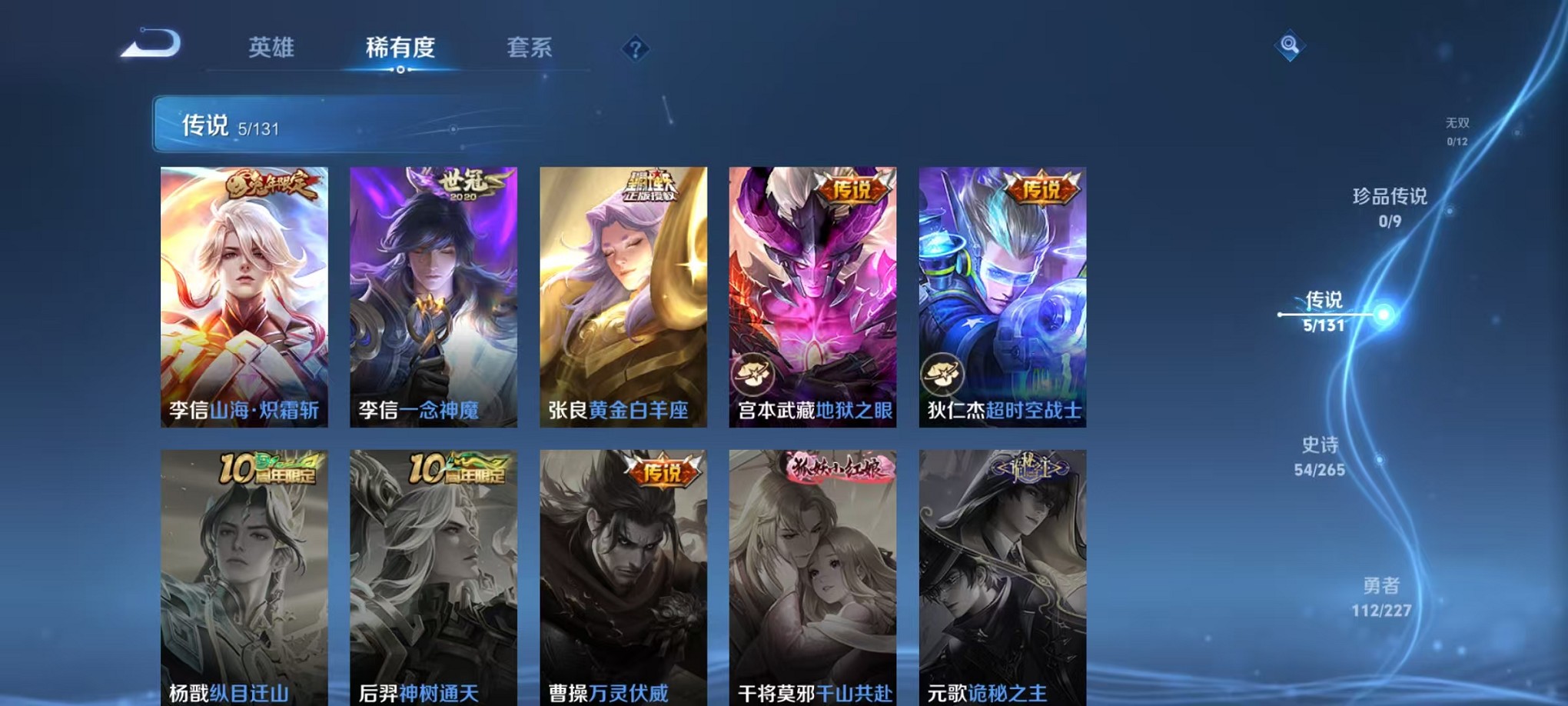The height and width of the screenshot is (706, 1568).
Task: Open the magnifier search icon at top right
Action: (1290, 45)
